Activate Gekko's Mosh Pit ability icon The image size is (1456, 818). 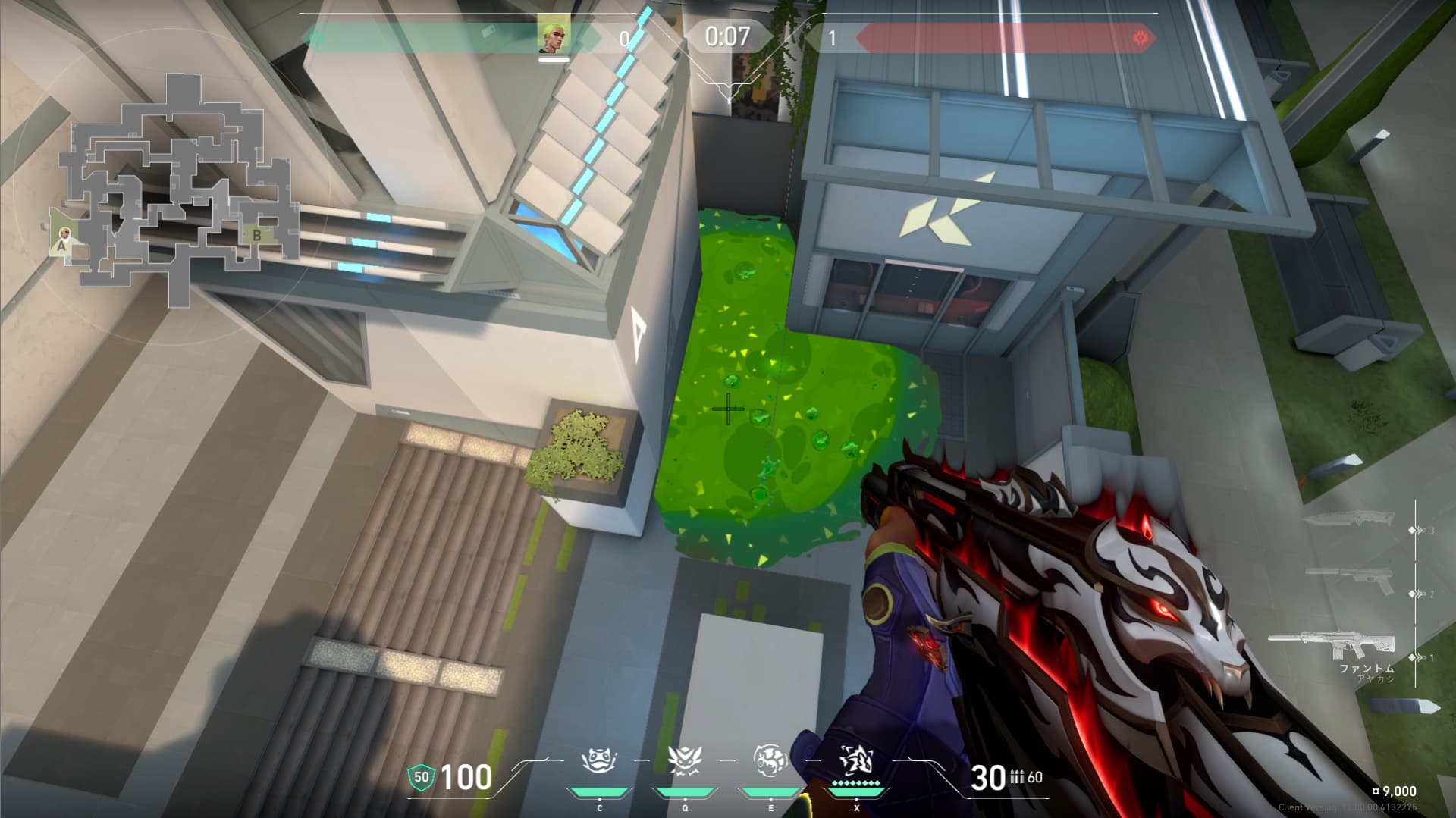click(599, 760)
